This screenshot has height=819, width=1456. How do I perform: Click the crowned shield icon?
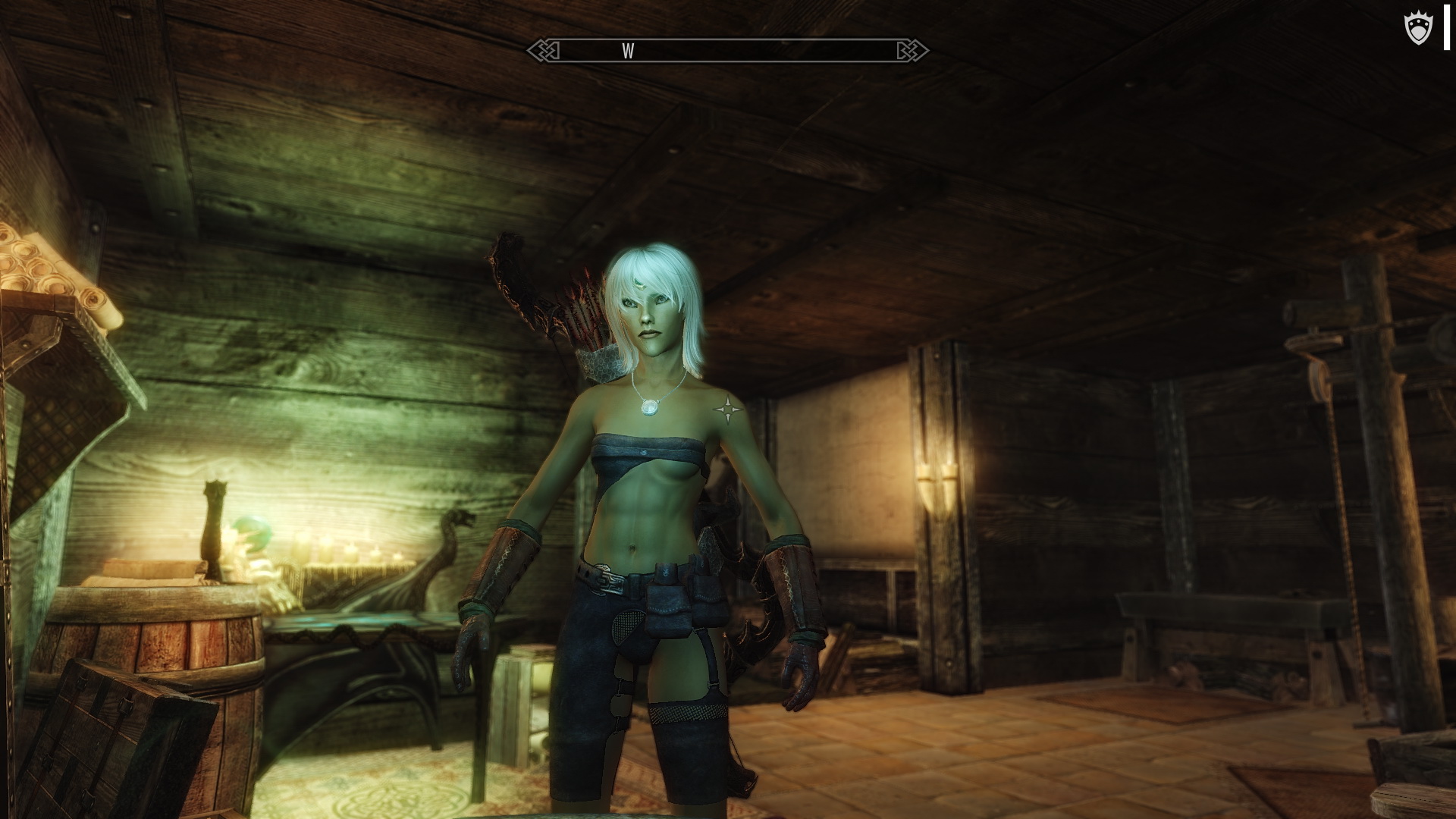pos(1416,30)
